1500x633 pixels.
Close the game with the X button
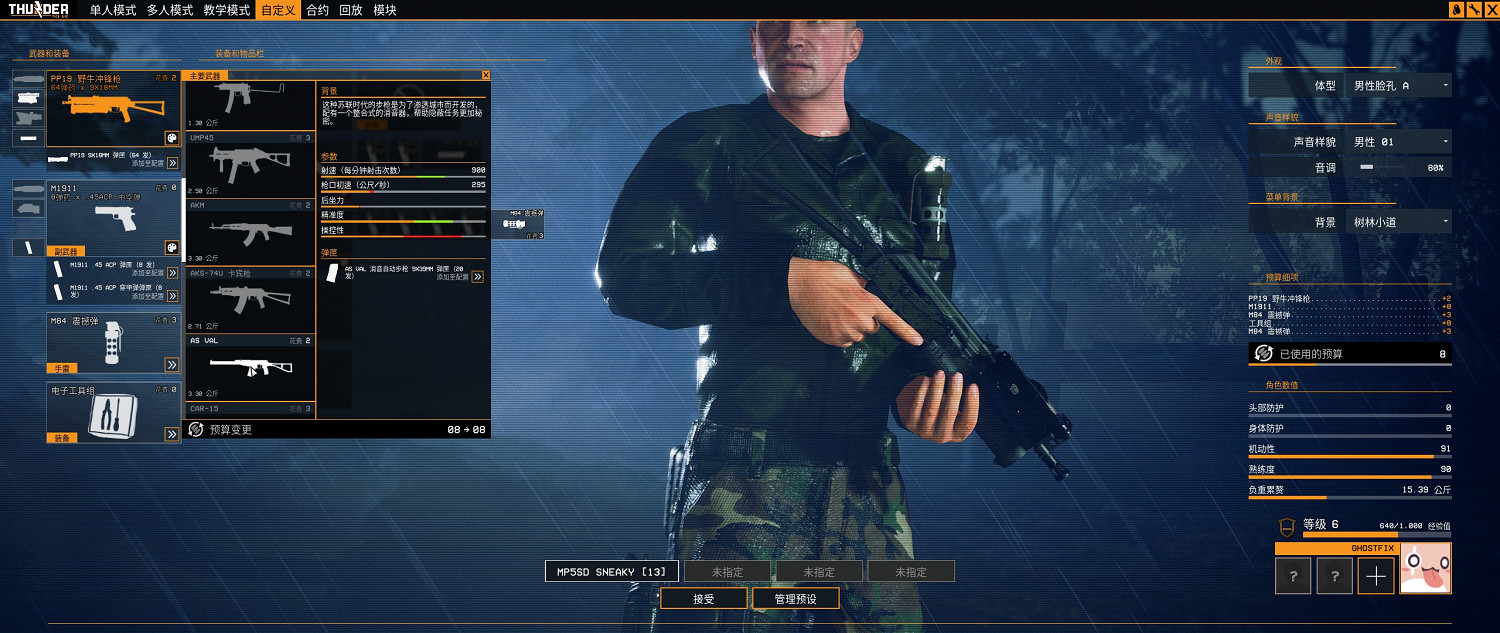(x=1490, y=10)
